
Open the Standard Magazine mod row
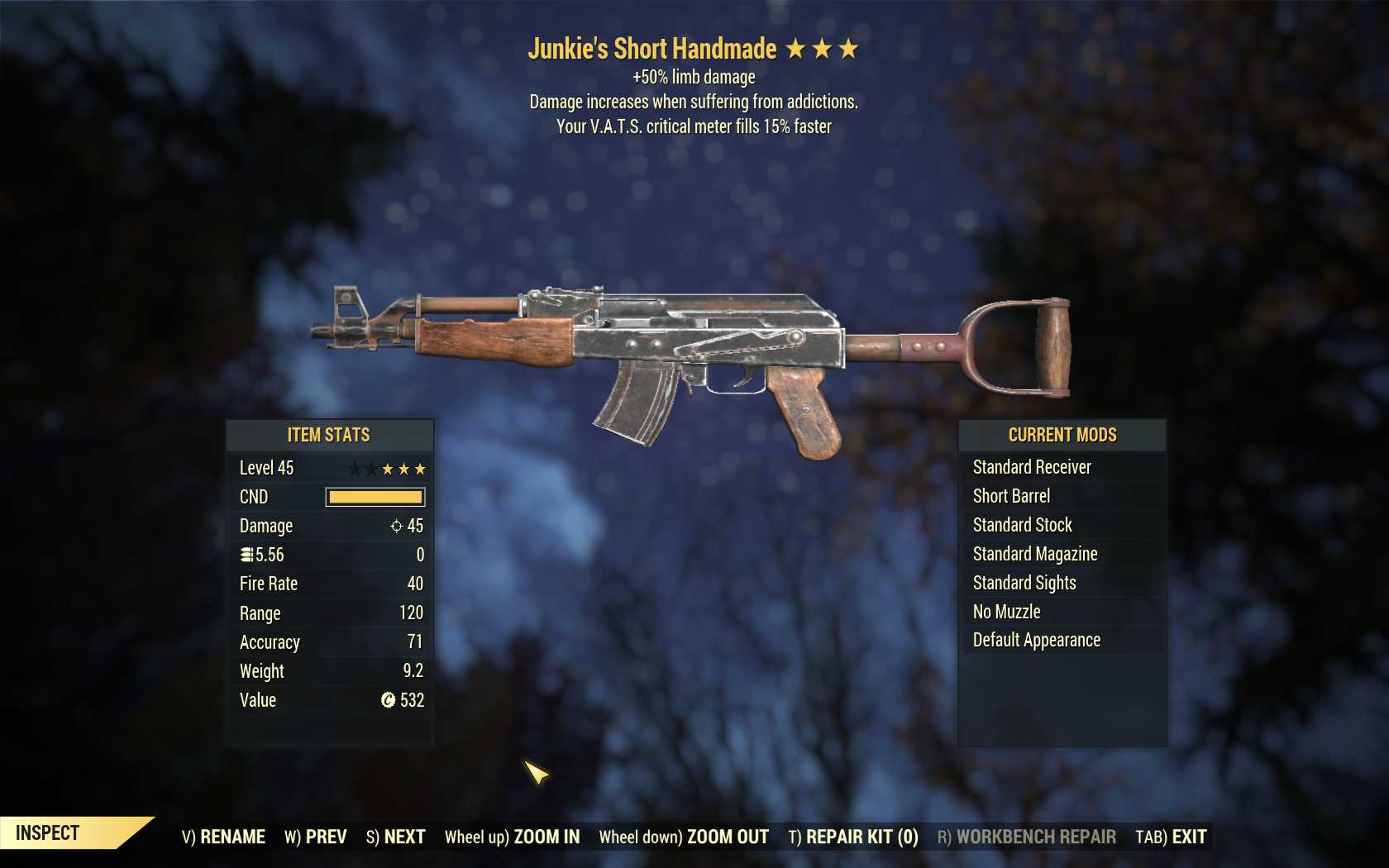pos(1034,554)
